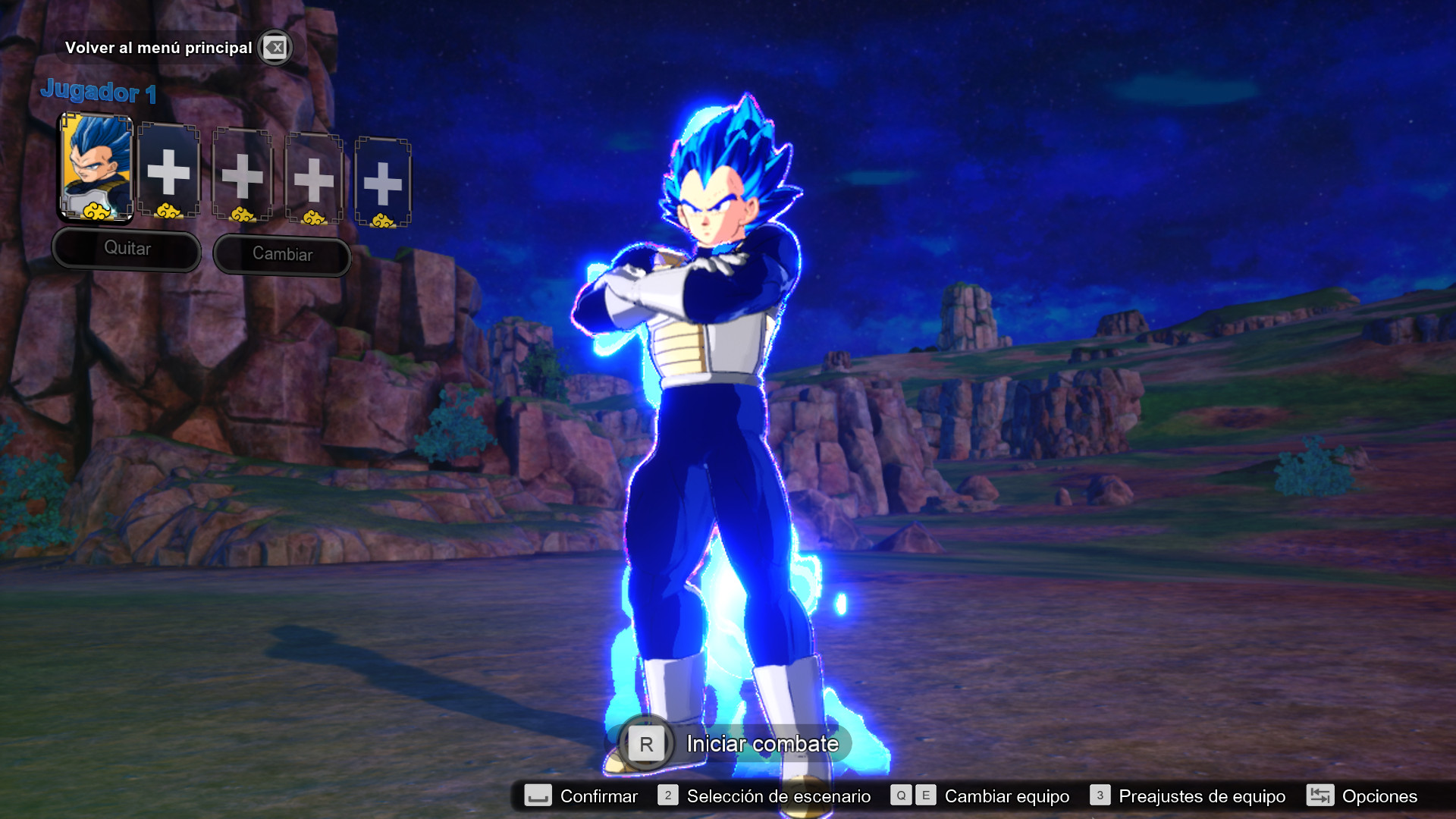Image resolution: width=1456 pixels, height=819 pixels.
Task: Click the E key icon for Cambiar equipo
Action: (924, 796)
